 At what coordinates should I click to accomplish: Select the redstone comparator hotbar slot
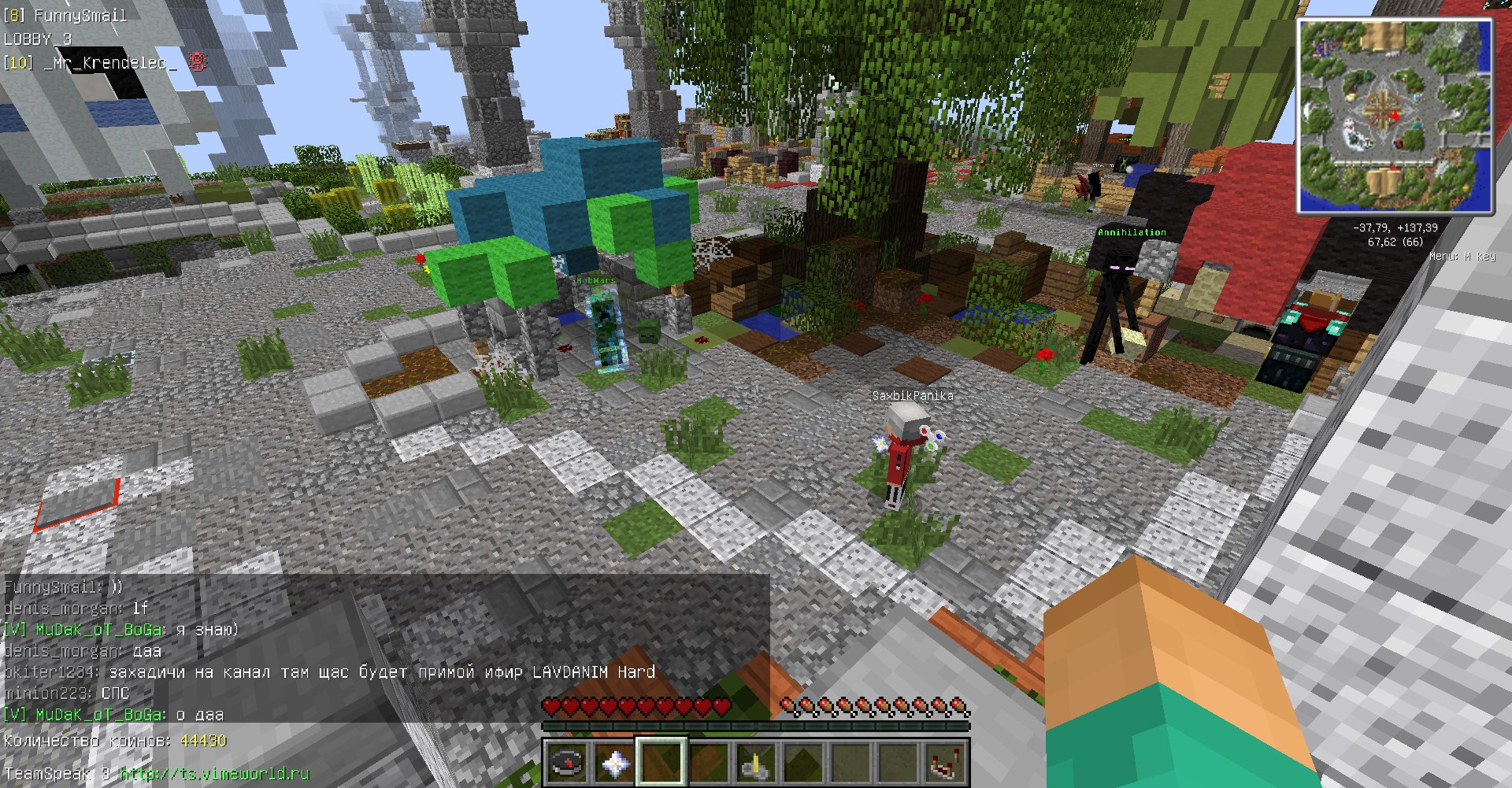point(944,762)
